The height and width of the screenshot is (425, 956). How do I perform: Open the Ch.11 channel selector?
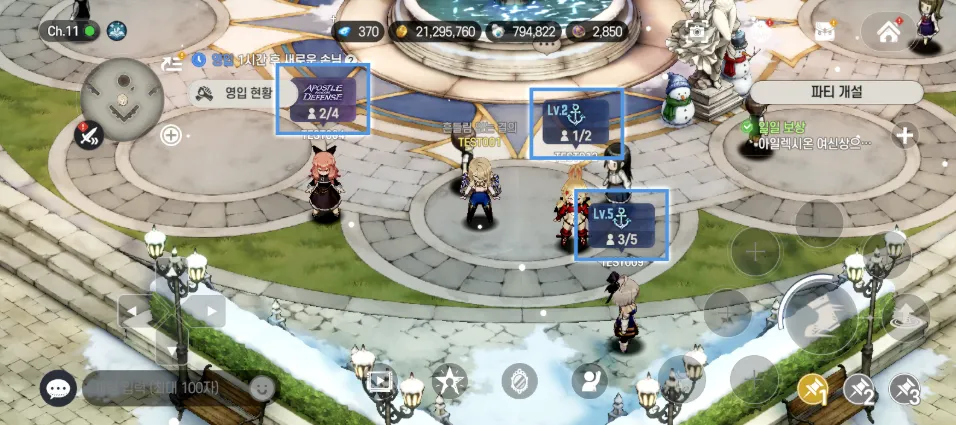pyautogui.click(x=69, y=31)
